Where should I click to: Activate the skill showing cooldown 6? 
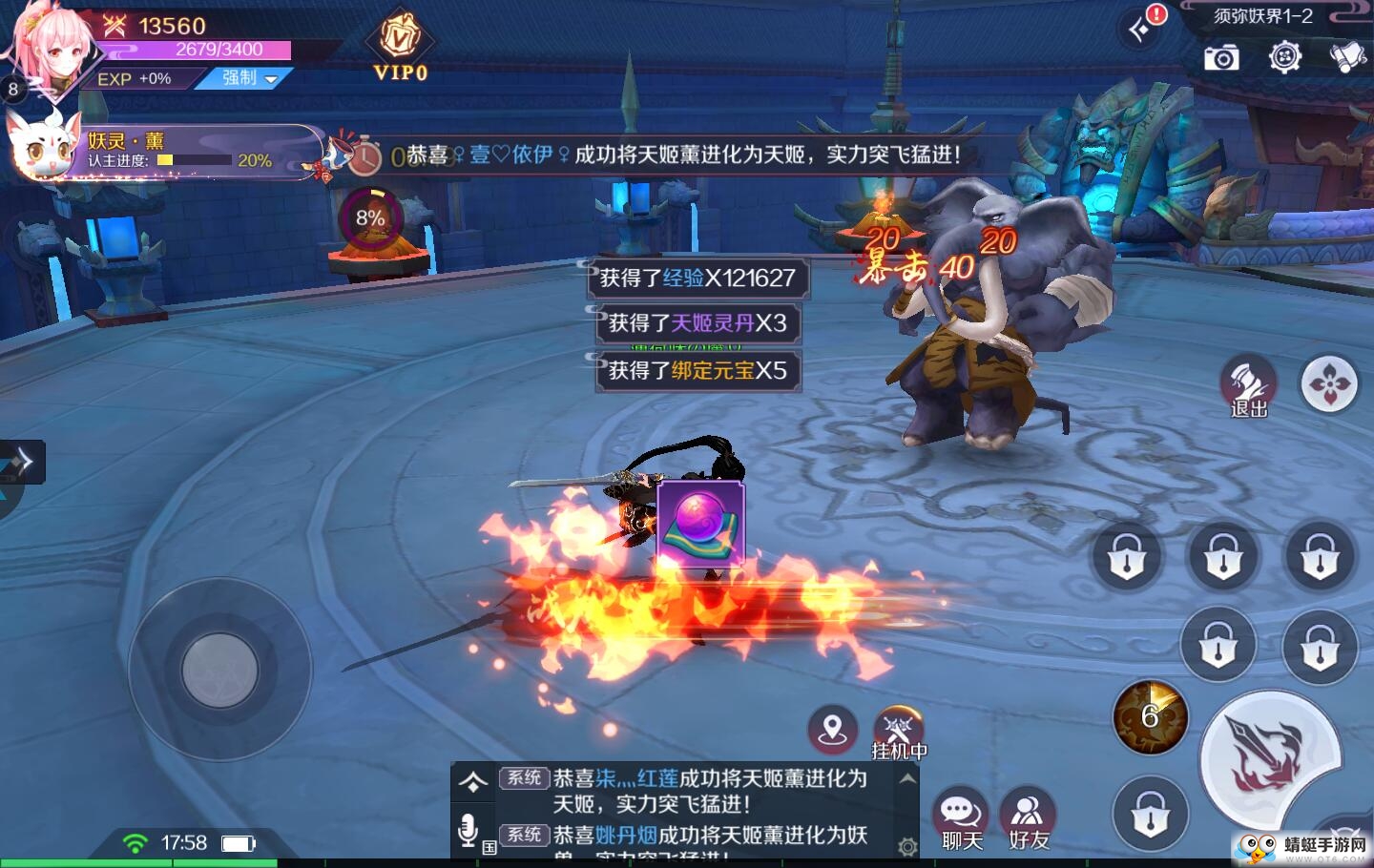pyautogui.click(x=1150, y=717)
